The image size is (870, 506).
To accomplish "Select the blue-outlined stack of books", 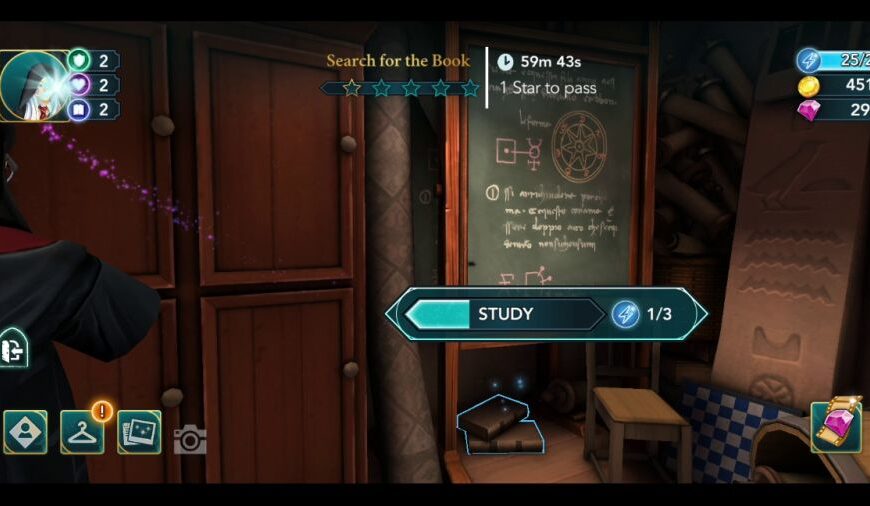I will [x=500, y=424].
